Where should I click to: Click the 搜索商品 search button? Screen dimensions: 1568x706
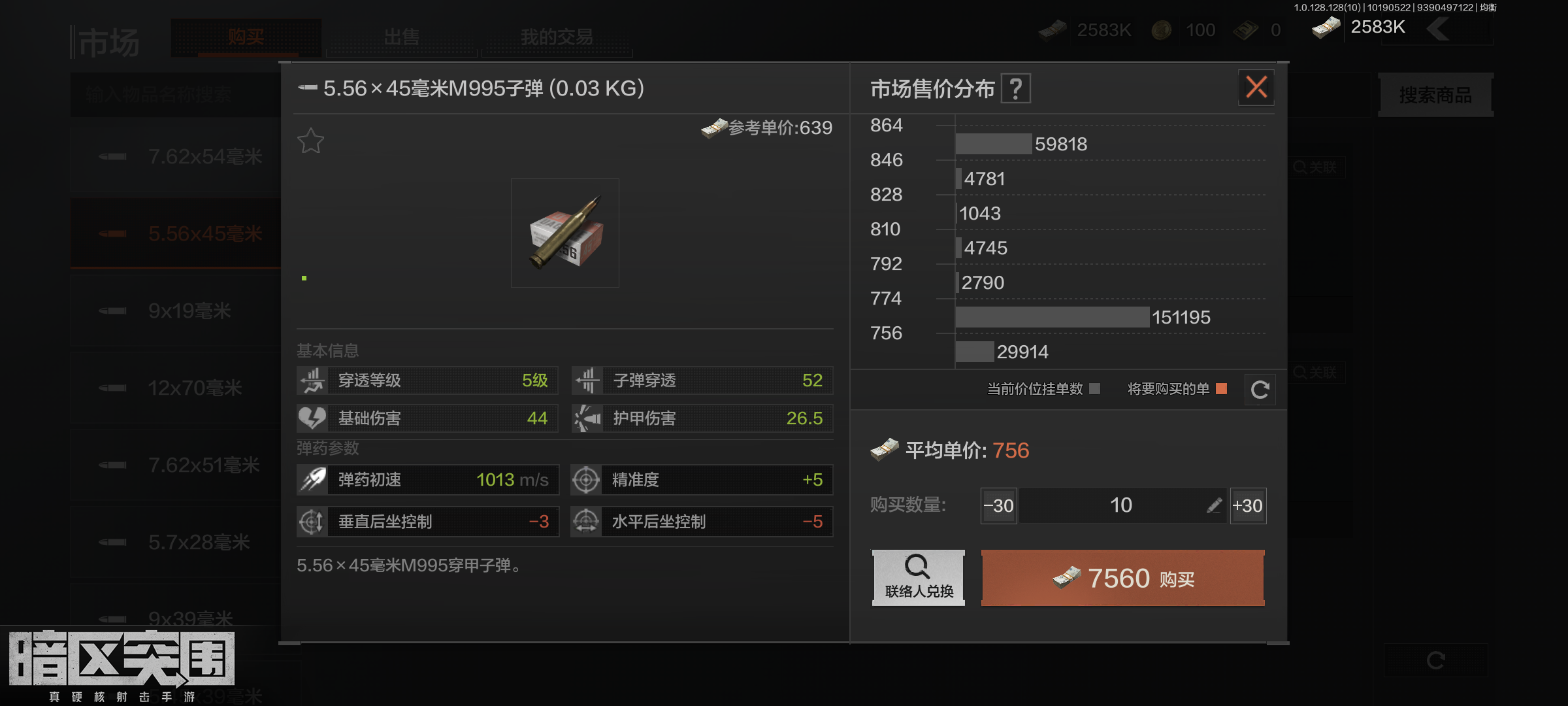pyautogui.click(x=1435, y=95)
